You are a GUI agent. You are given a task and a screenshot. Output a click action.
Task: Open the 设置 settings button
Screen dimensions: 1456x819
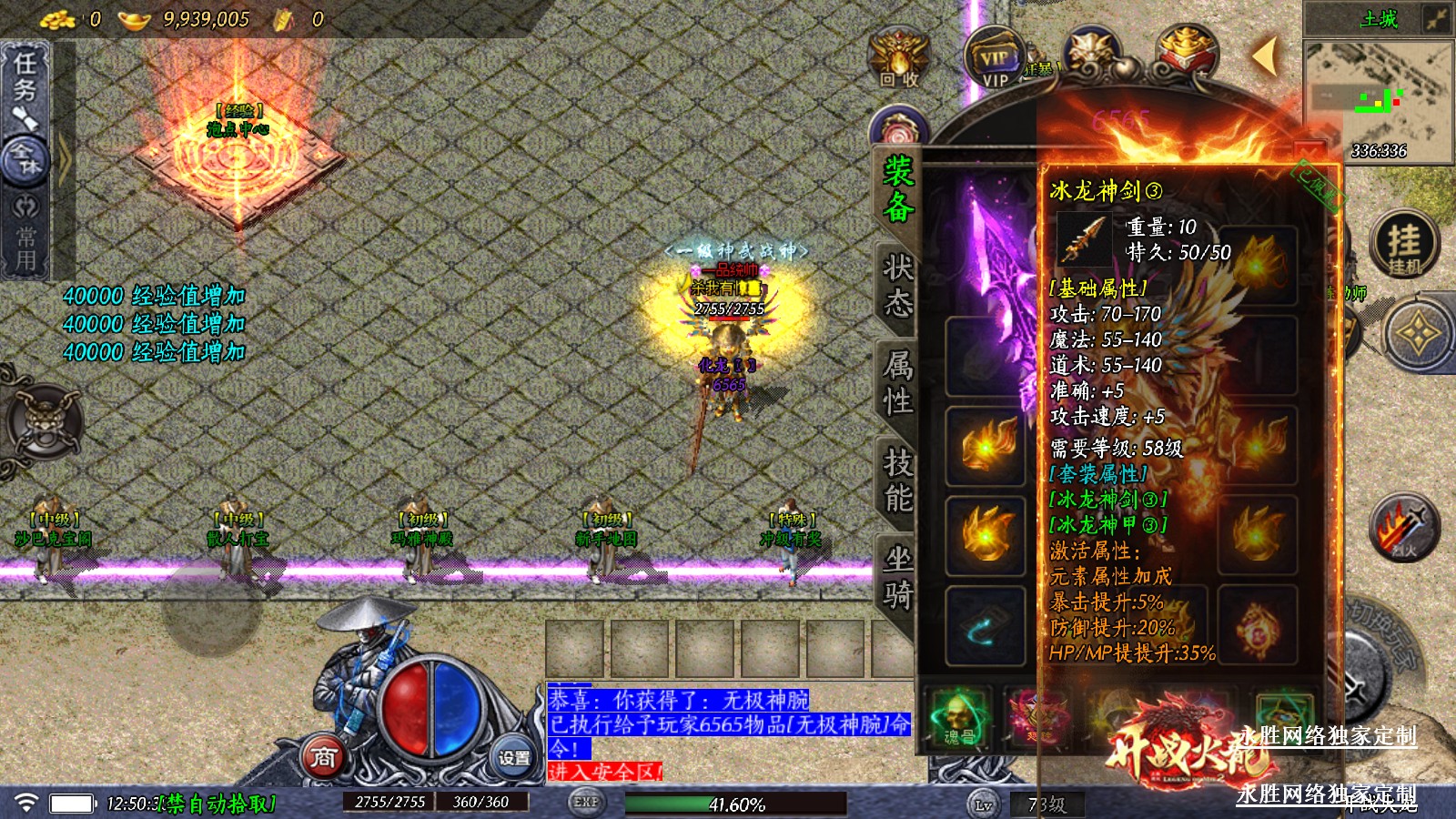pos(513,757)
